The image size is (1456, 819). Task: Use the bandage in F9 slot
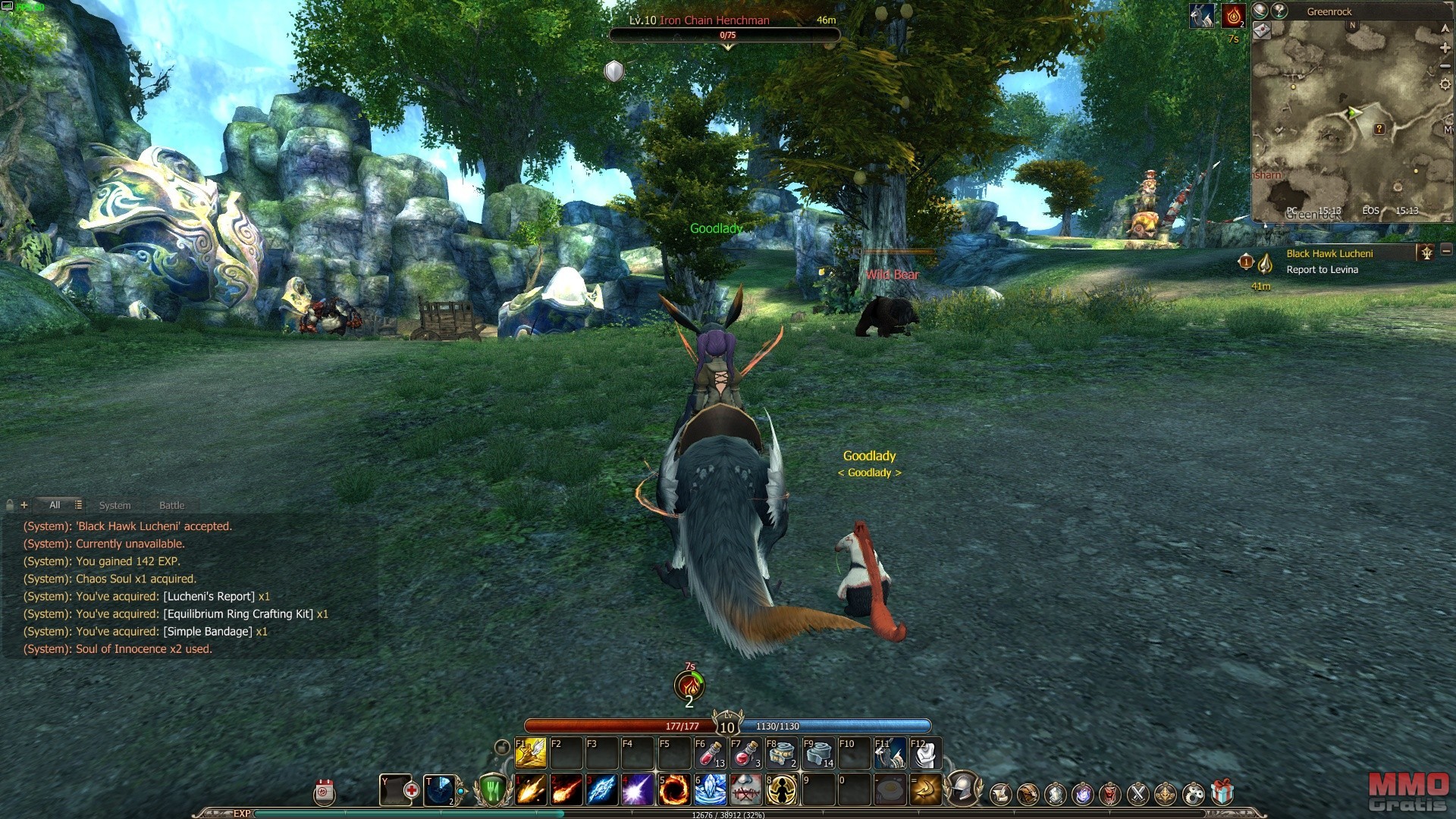(817, 754)
